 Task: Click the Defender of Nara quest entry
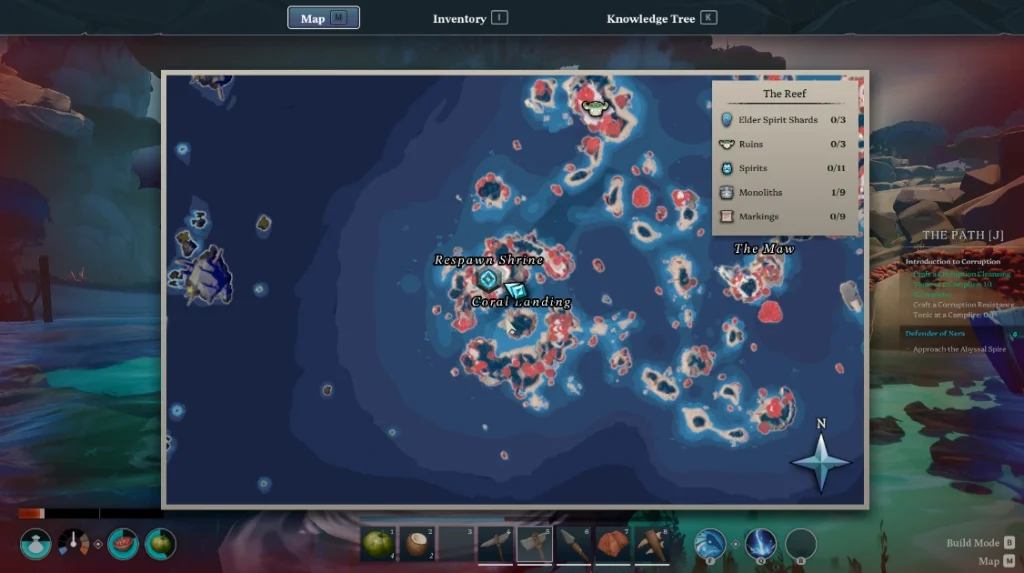coord(936,333)
